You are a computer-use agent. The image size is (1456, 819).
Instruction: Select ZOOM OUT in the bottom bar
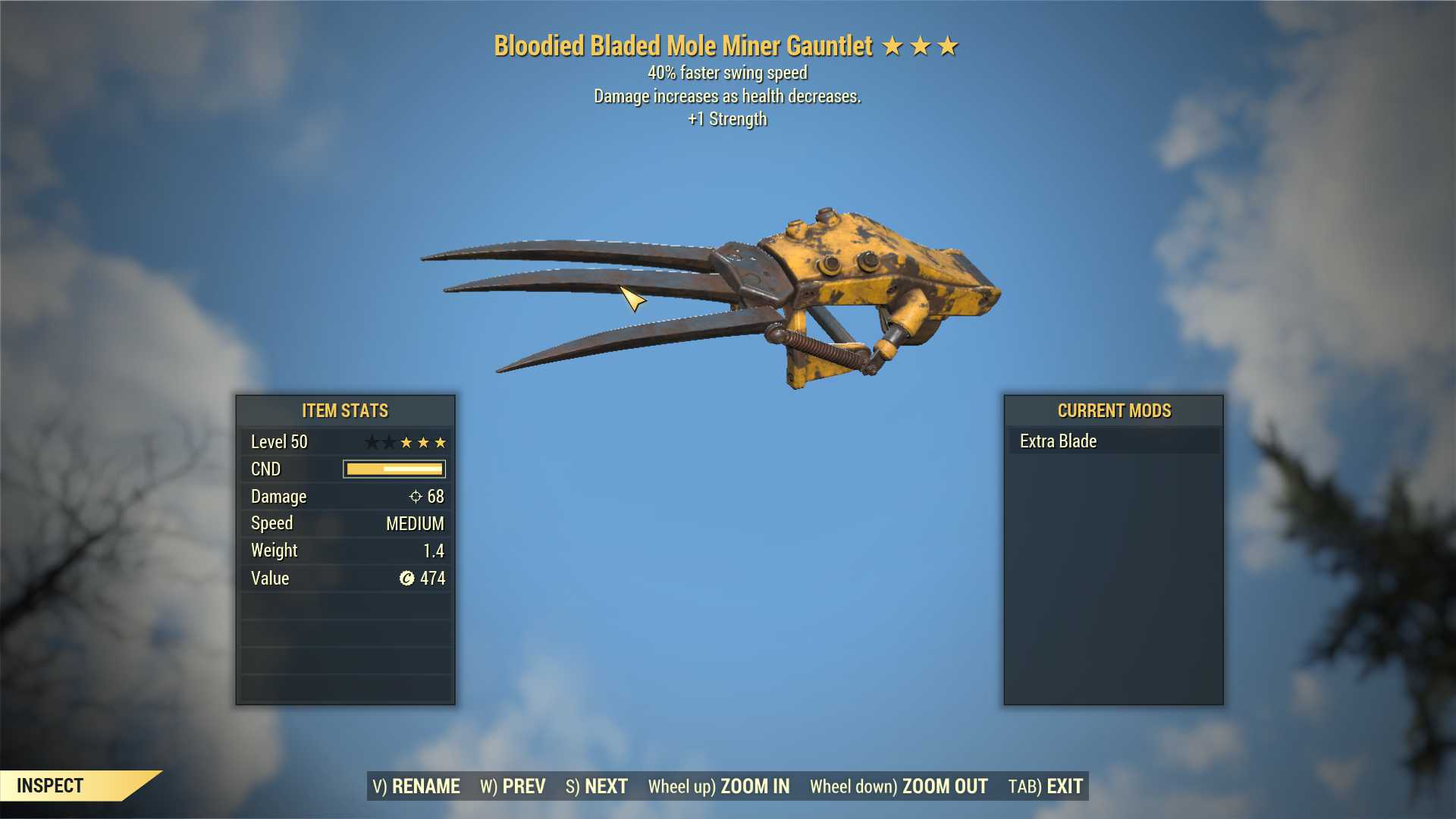point(898,786)
